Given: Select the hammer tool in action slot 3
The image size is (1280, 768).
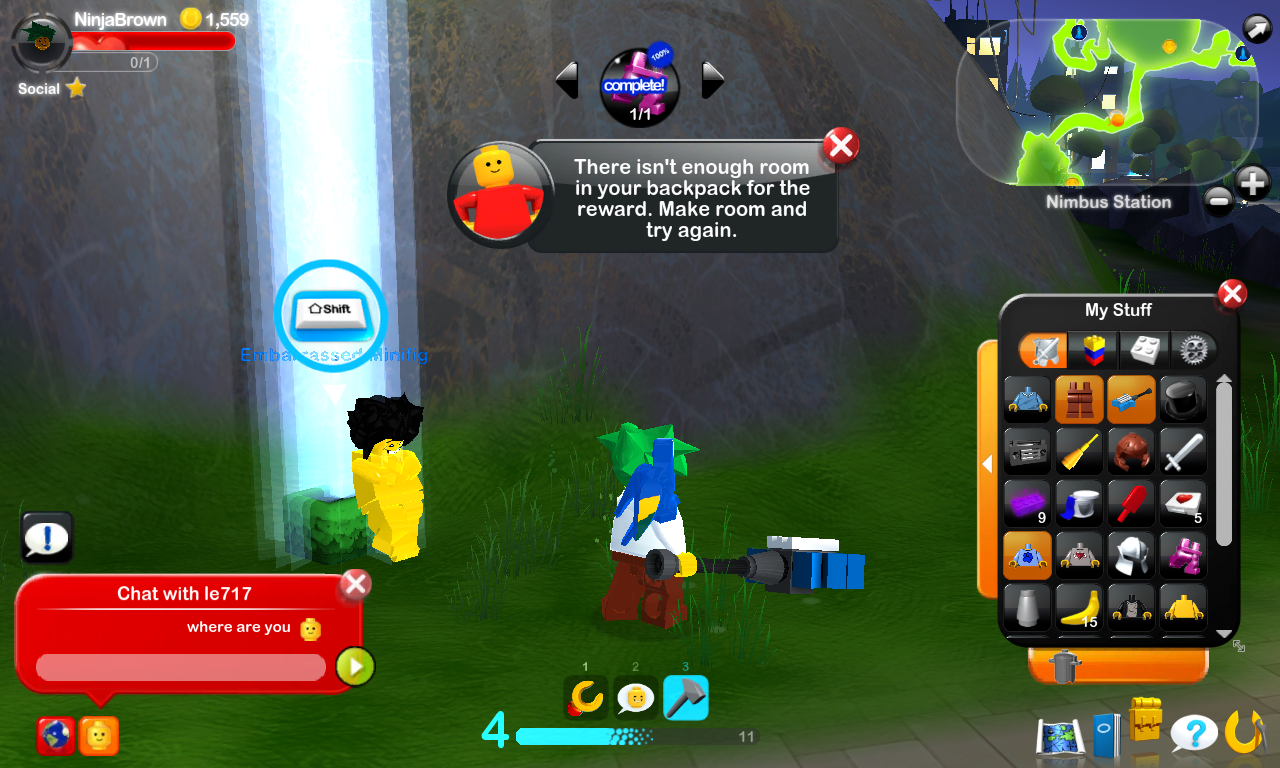Looking at the screenshot, I should [684, 700].
